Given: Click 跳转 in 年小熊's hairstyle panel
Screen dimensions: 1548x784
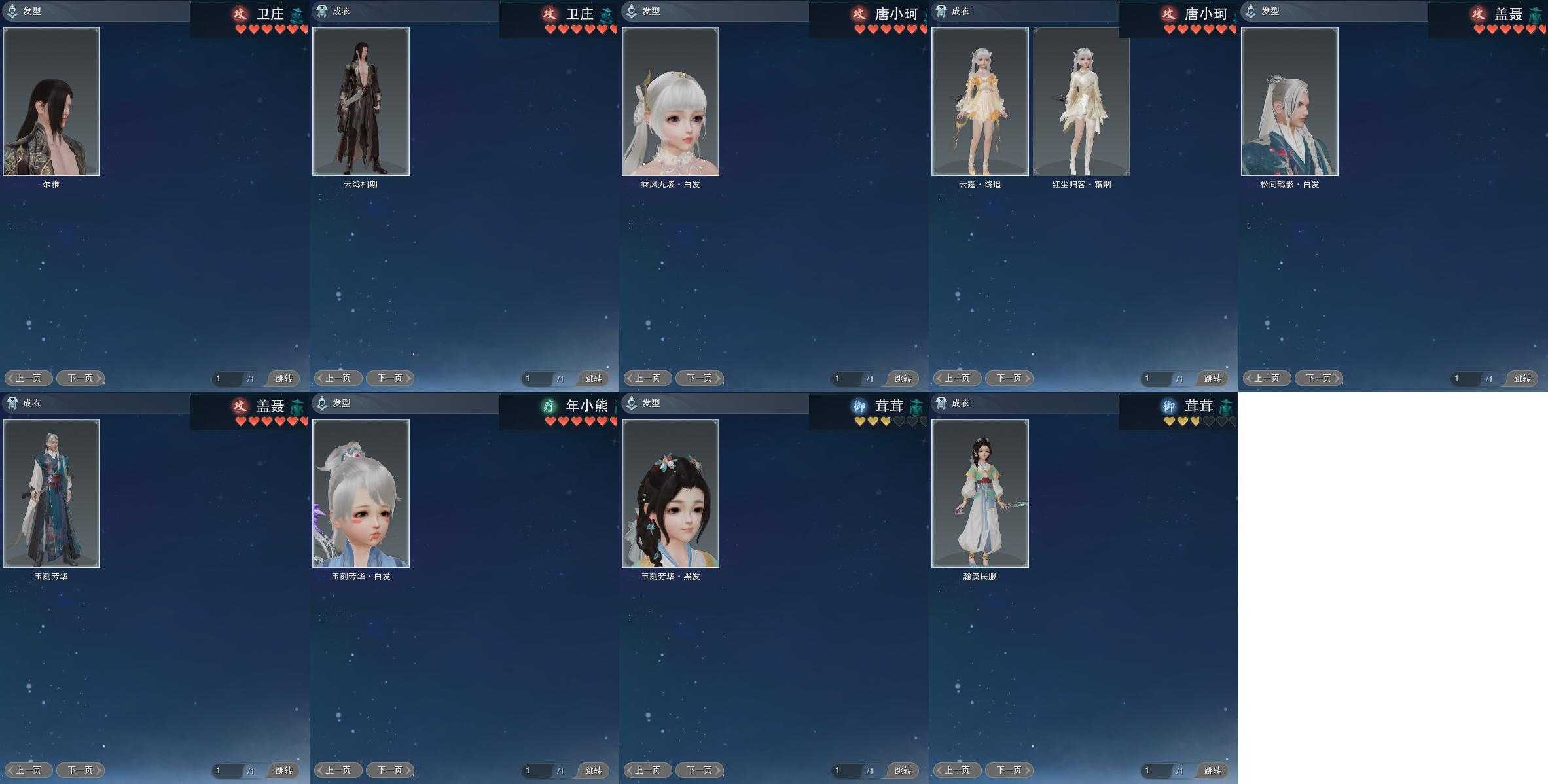Looking at the screenshot, I should click(593, 770).
